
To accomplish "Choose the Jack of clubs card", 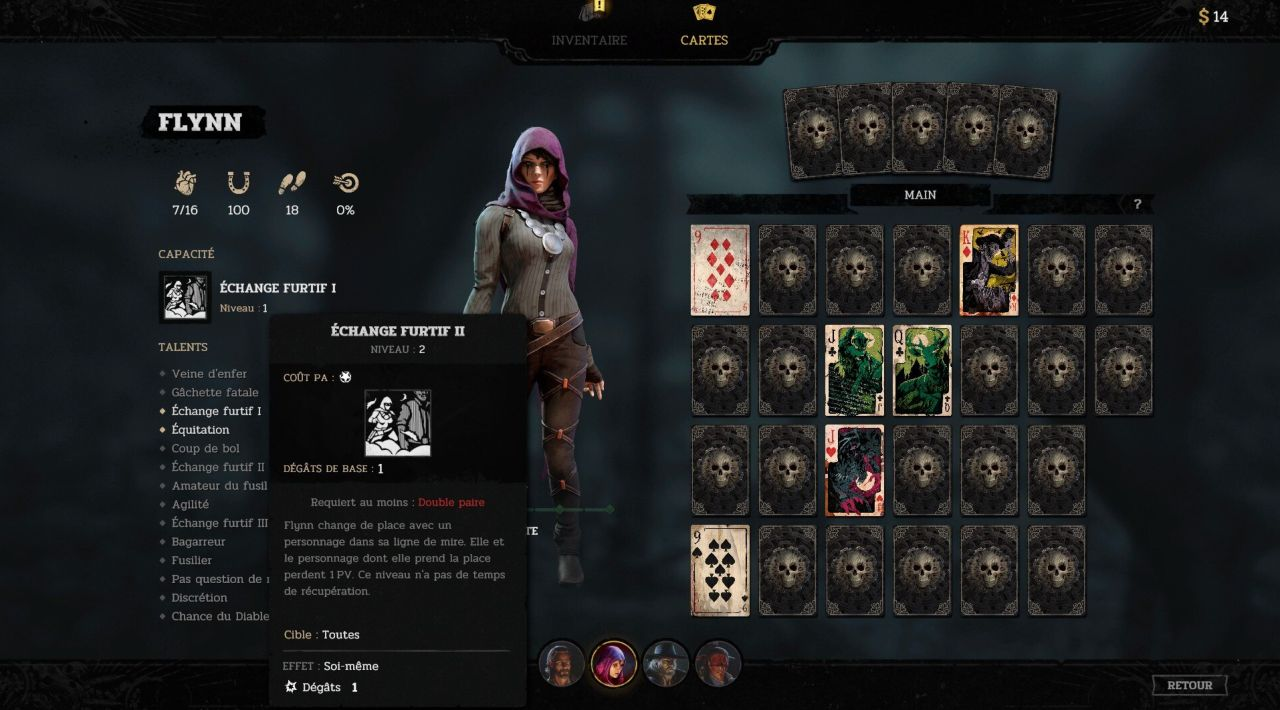I will coord(854,370).
